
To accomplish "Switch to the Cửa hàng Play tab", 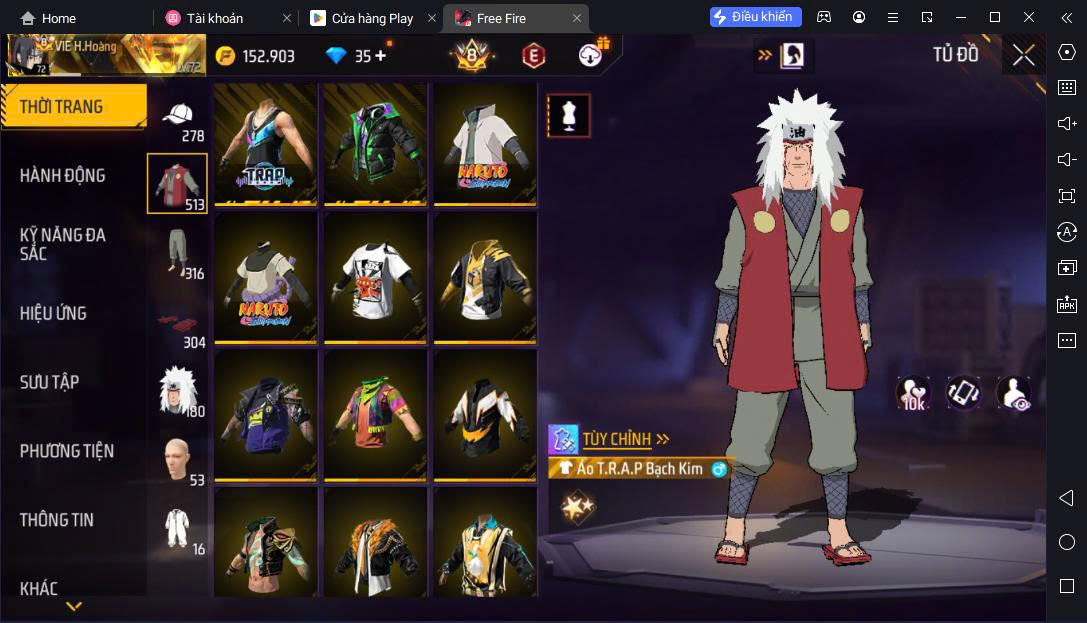I will pos(372,18).
